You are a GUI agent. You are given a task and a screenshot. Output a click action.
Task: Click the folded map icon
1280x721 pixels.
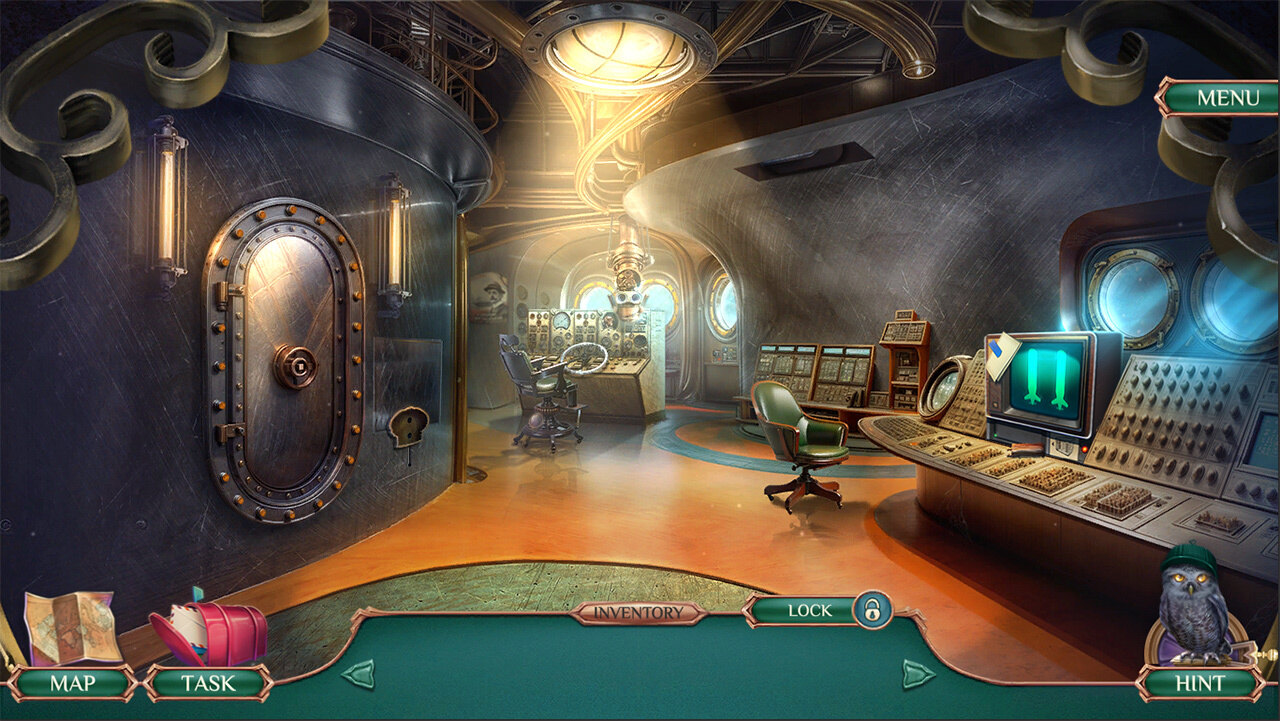pos(68,628)
